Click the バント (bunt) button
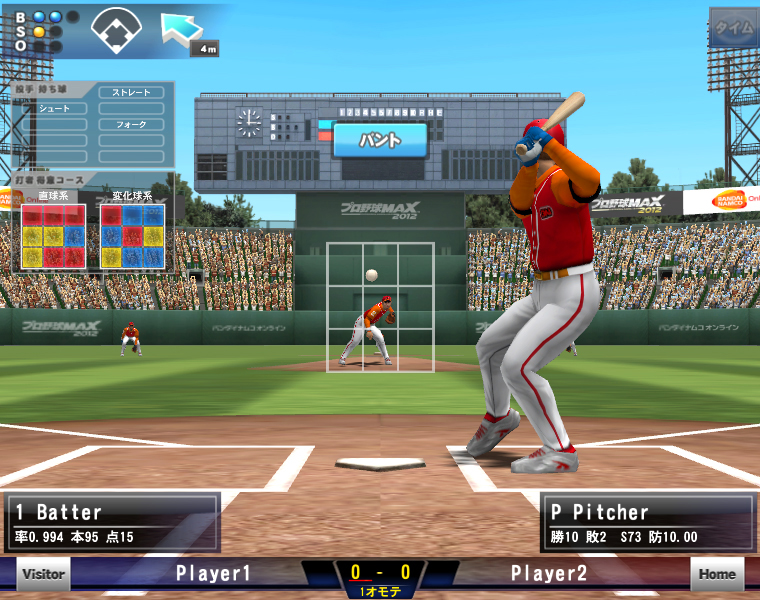This screenshot has height=600, width=760. click(380, 140)
